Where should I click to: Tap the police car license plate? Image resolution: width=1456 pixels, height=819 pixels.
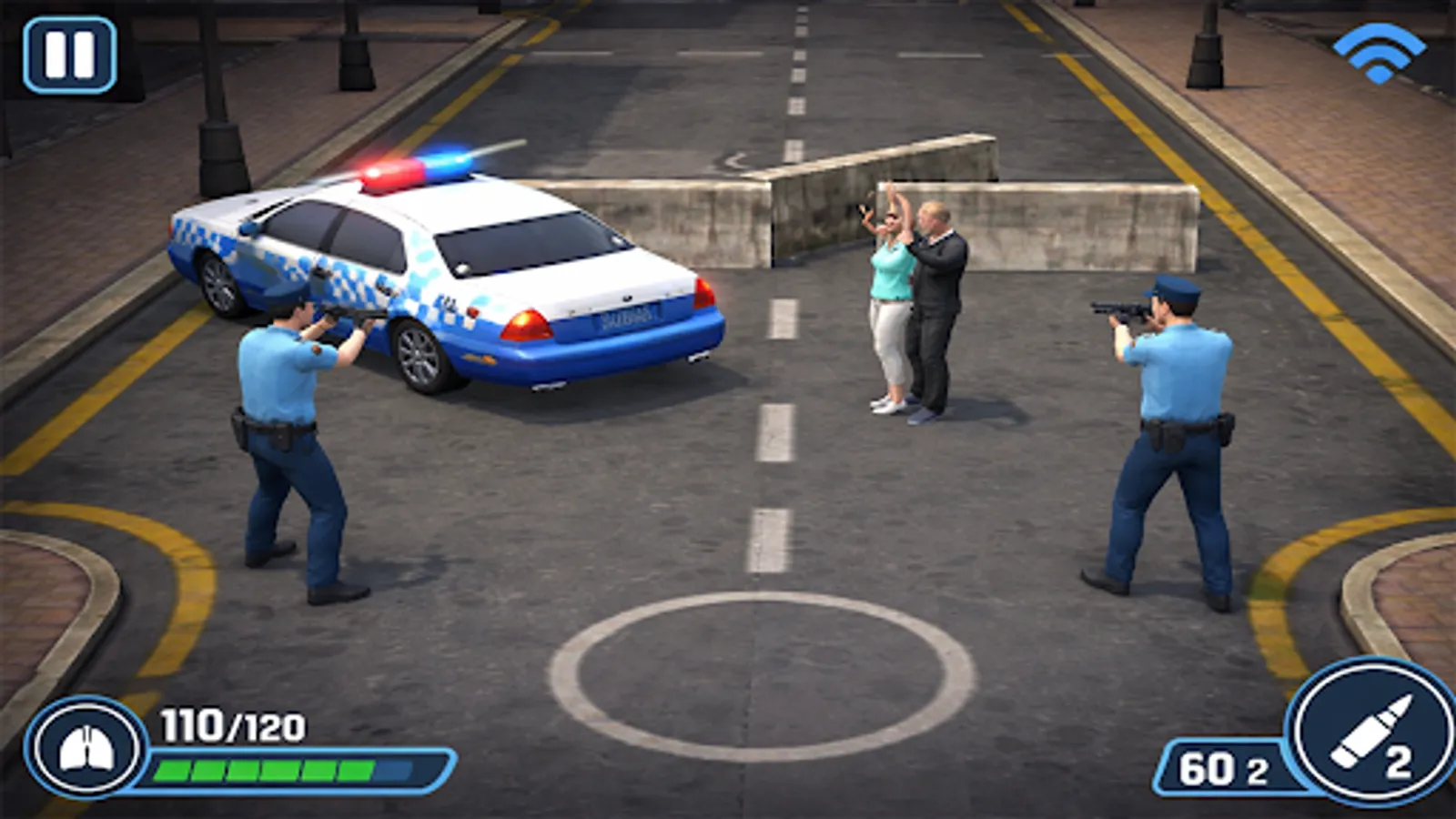pos(628,316)
